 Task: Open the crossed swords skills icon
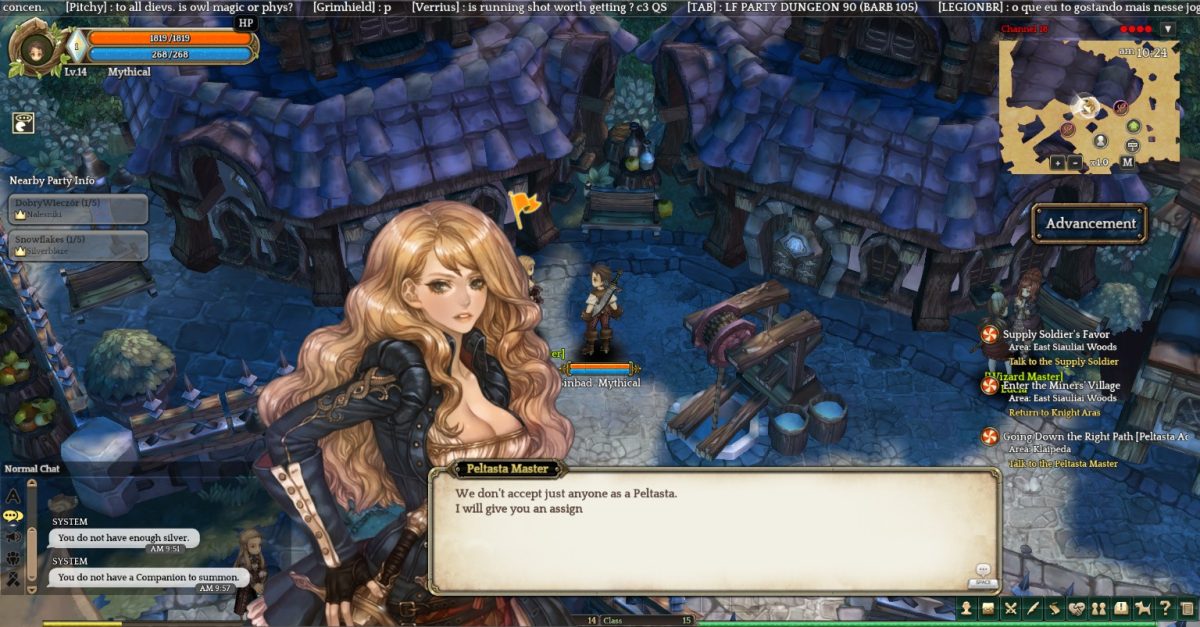click(x=1011, y=608)
